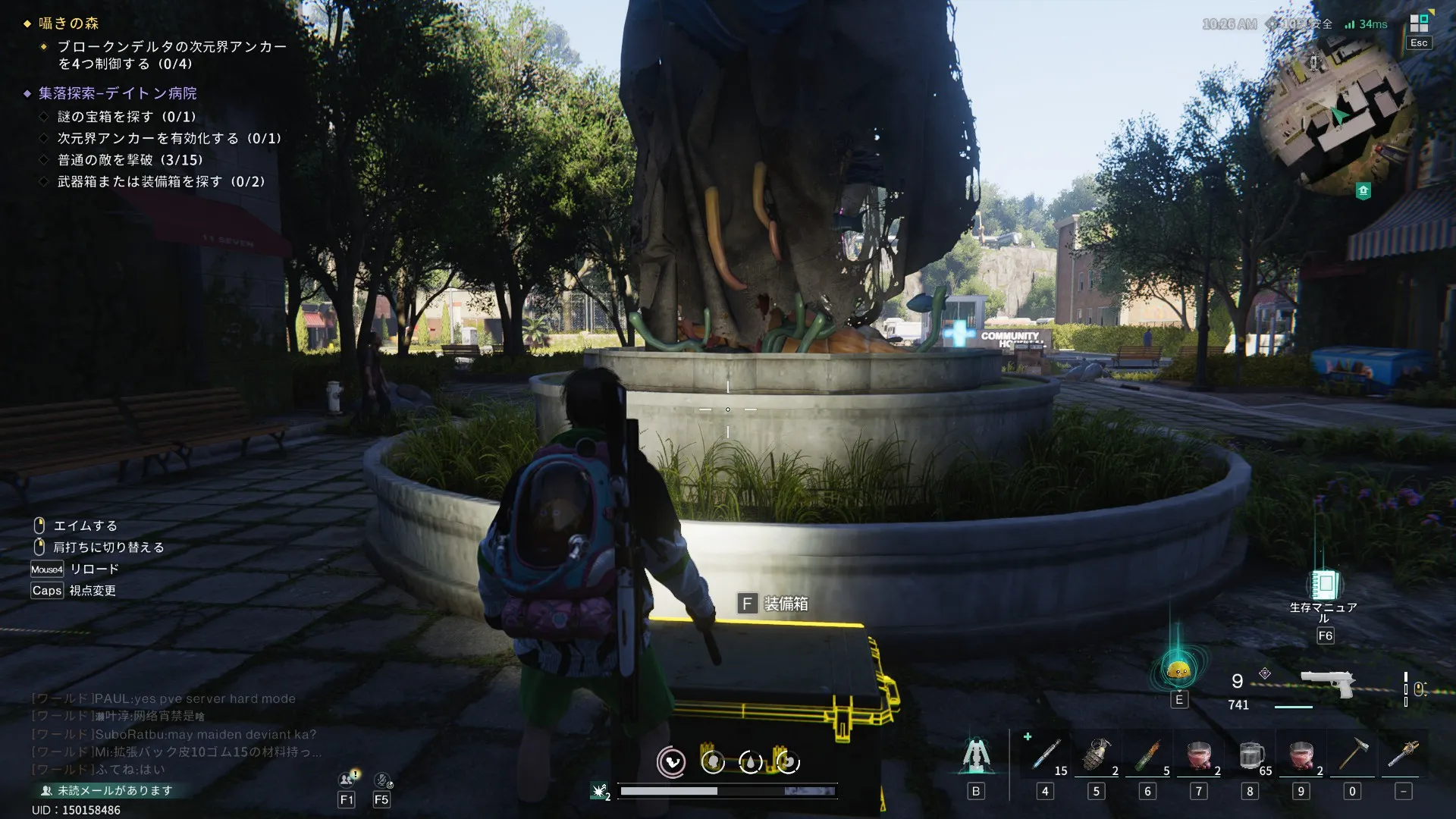This screenshot has width=1456, height=819.
Task: Toggle the muted microphone voice icon
Action: pos(382,779)
